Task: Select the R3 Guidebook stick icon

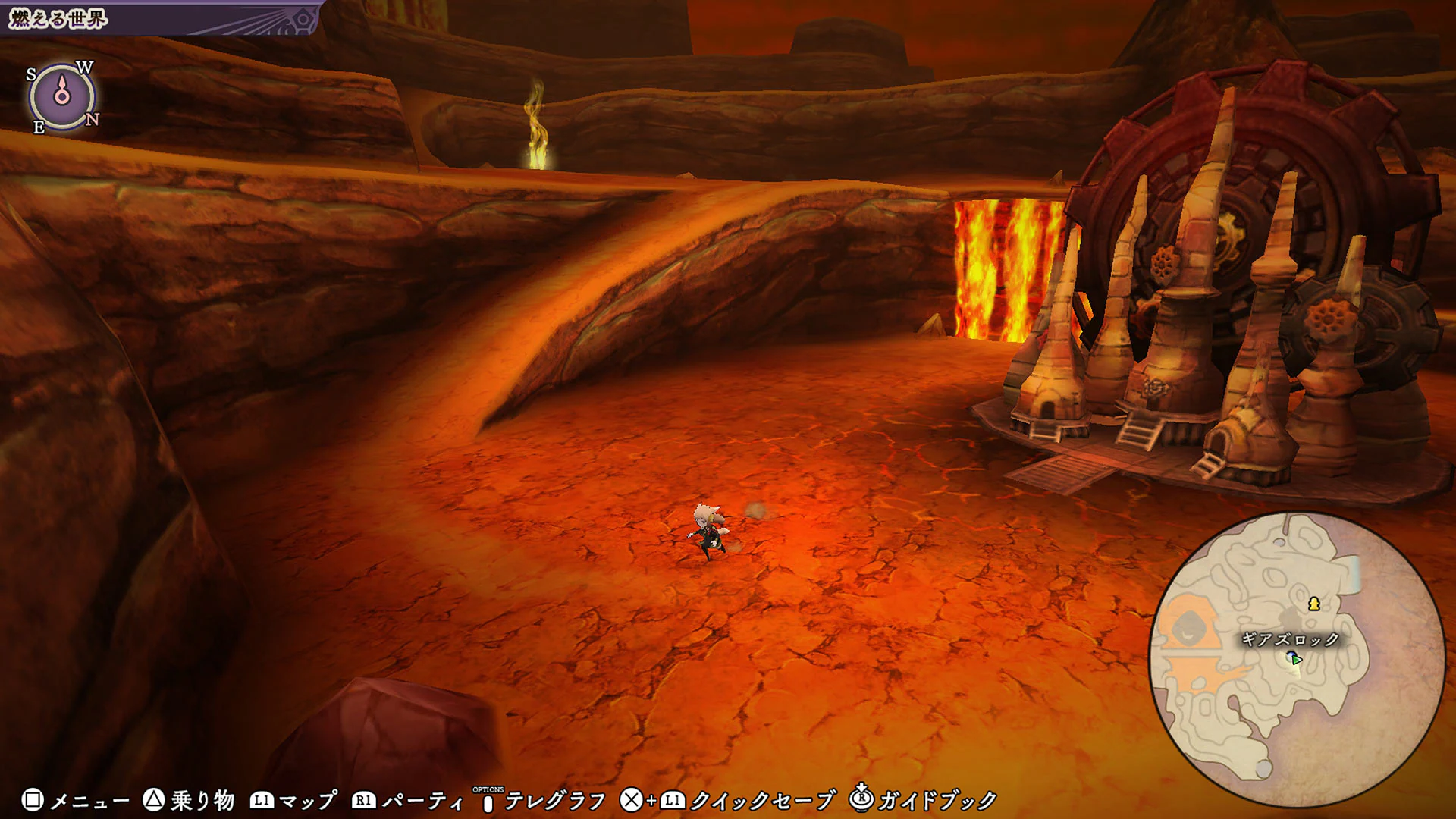Action: [x=860, y=798]
